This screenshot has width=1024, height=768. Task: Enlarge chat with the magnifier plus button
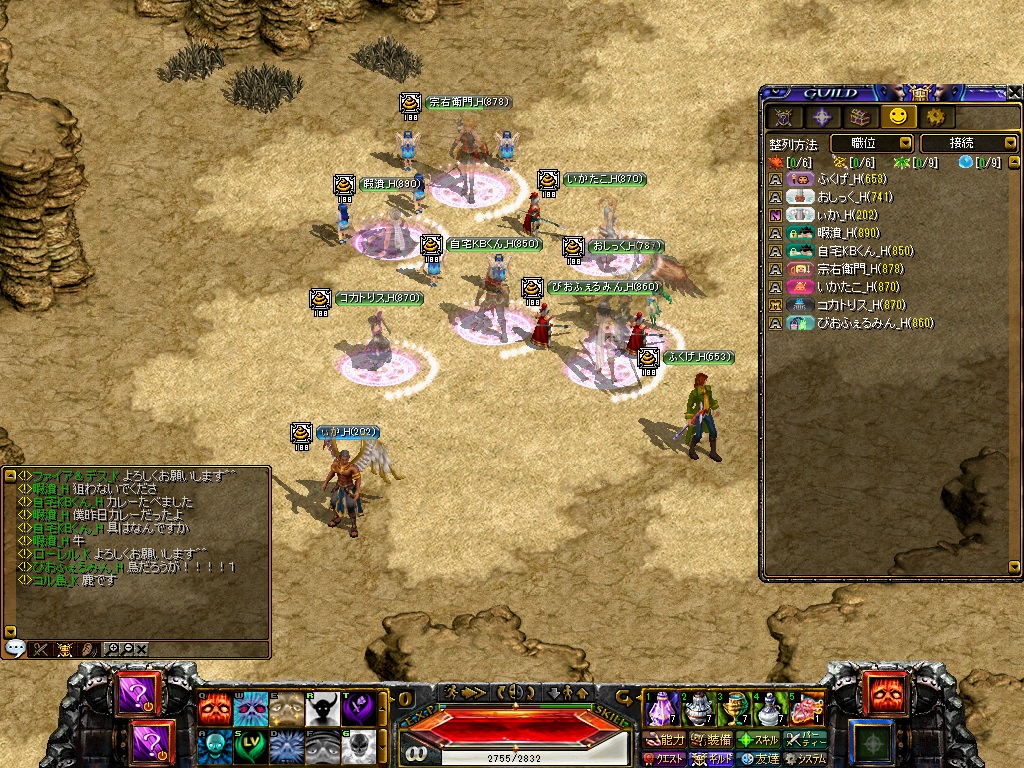[x=112, y=649]
